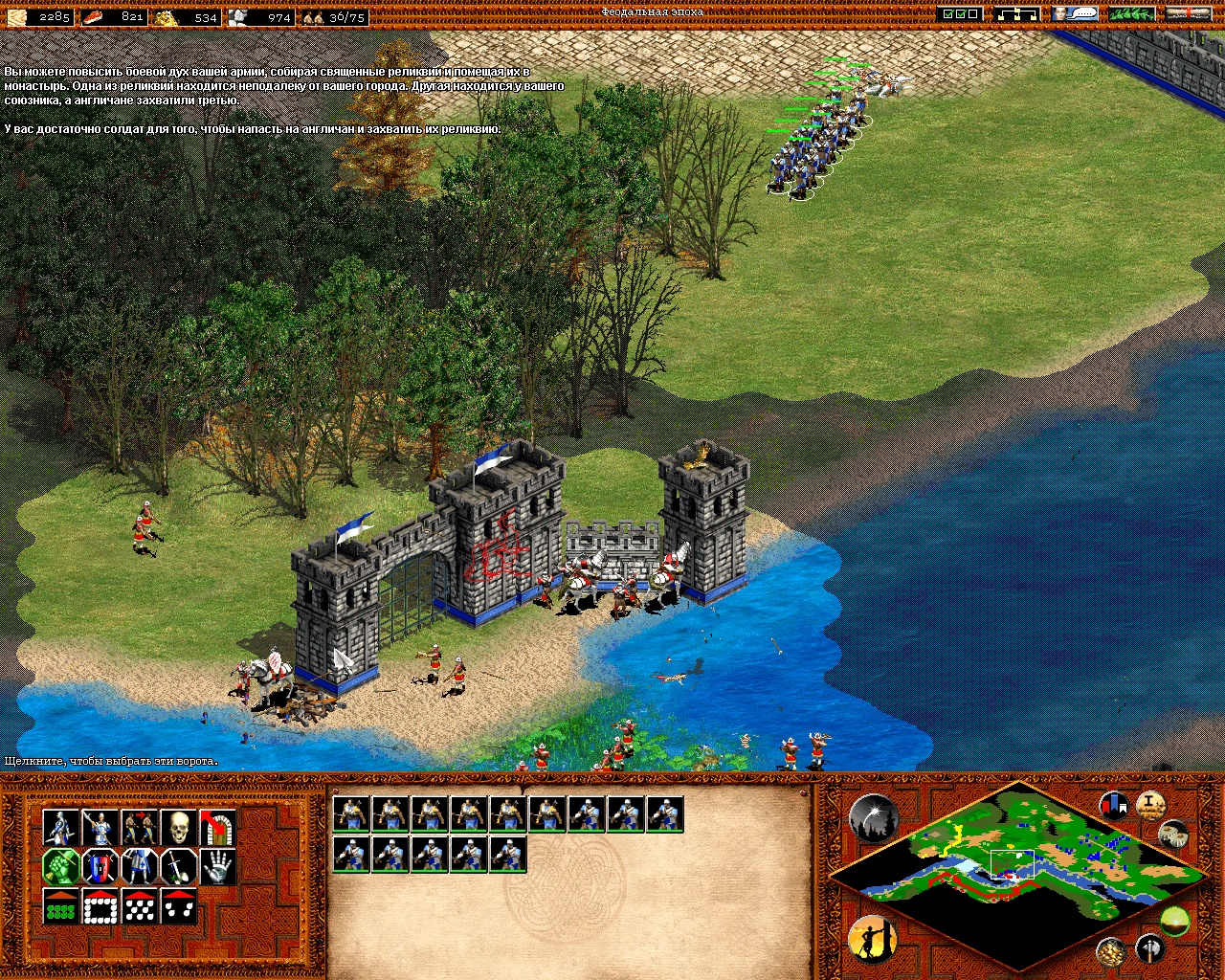Open the technology tree button

point(1015,14)
